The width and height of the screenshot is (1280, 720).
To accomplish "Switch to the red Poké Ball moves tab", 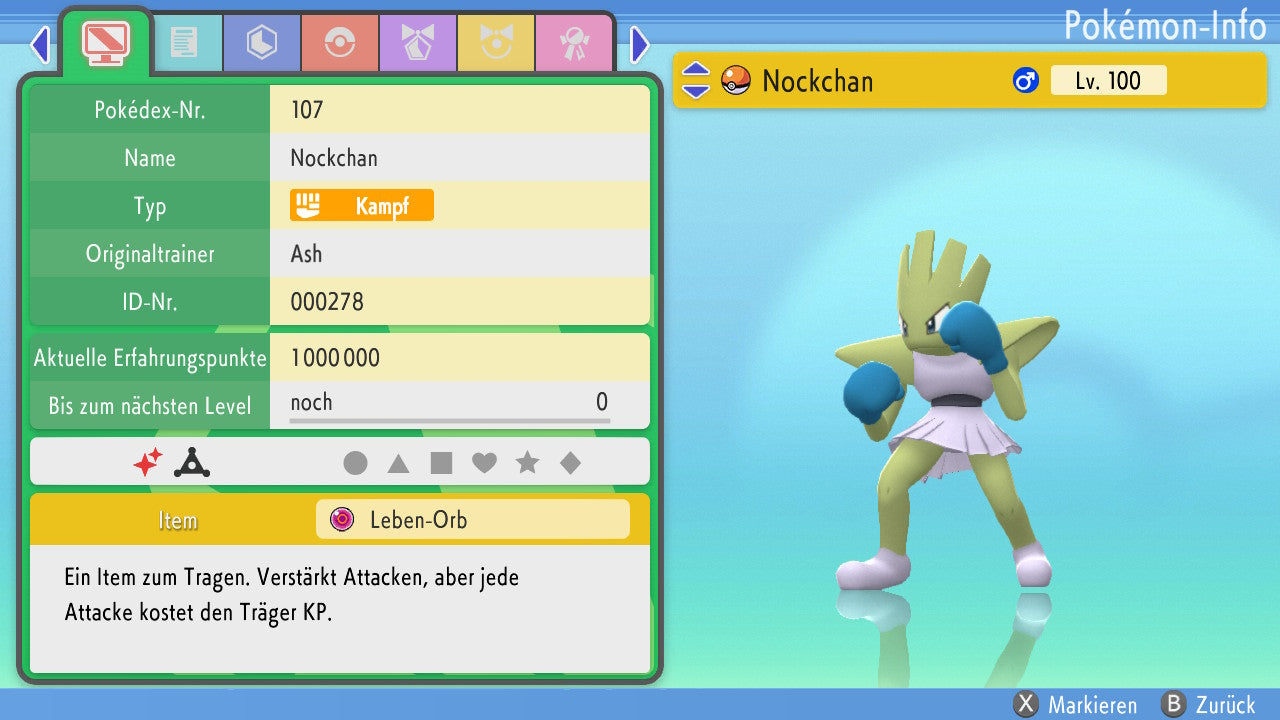I will click(339, 43).
